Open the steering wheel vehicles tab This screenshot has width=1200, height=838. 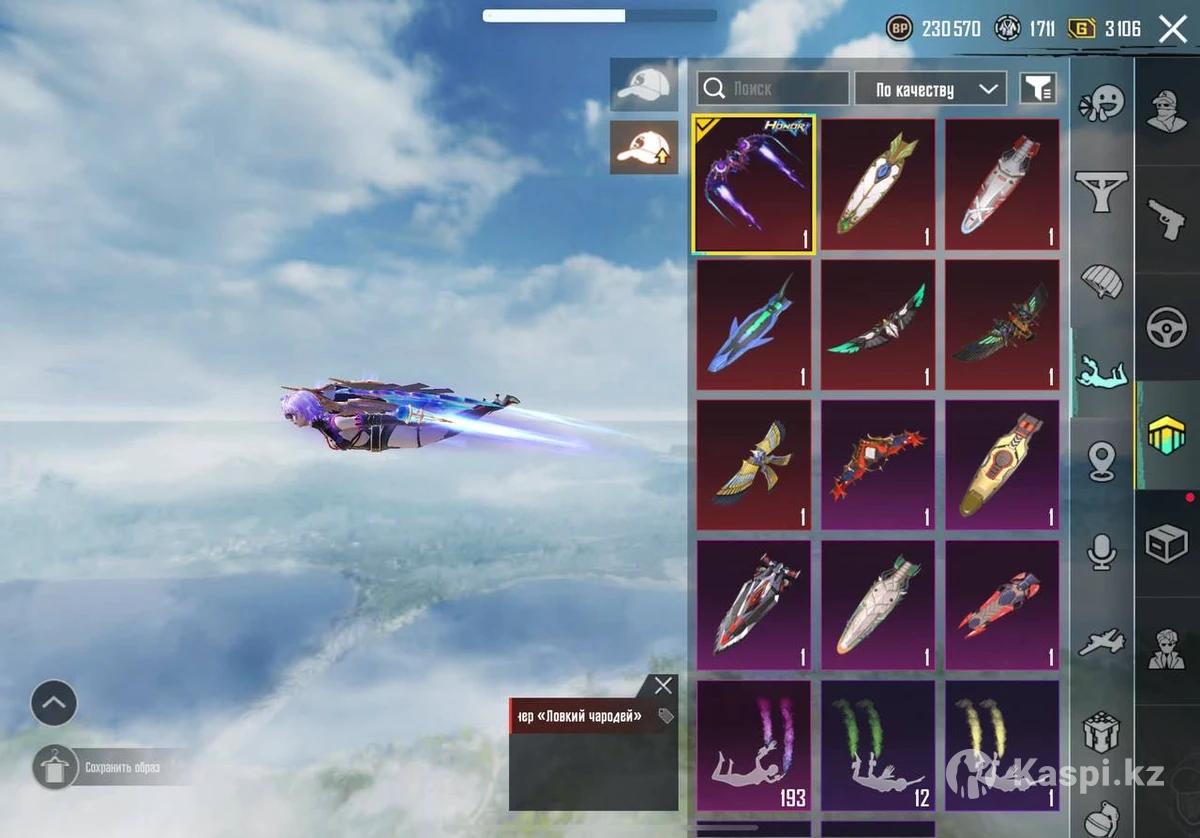click(x=1166, y=328)
